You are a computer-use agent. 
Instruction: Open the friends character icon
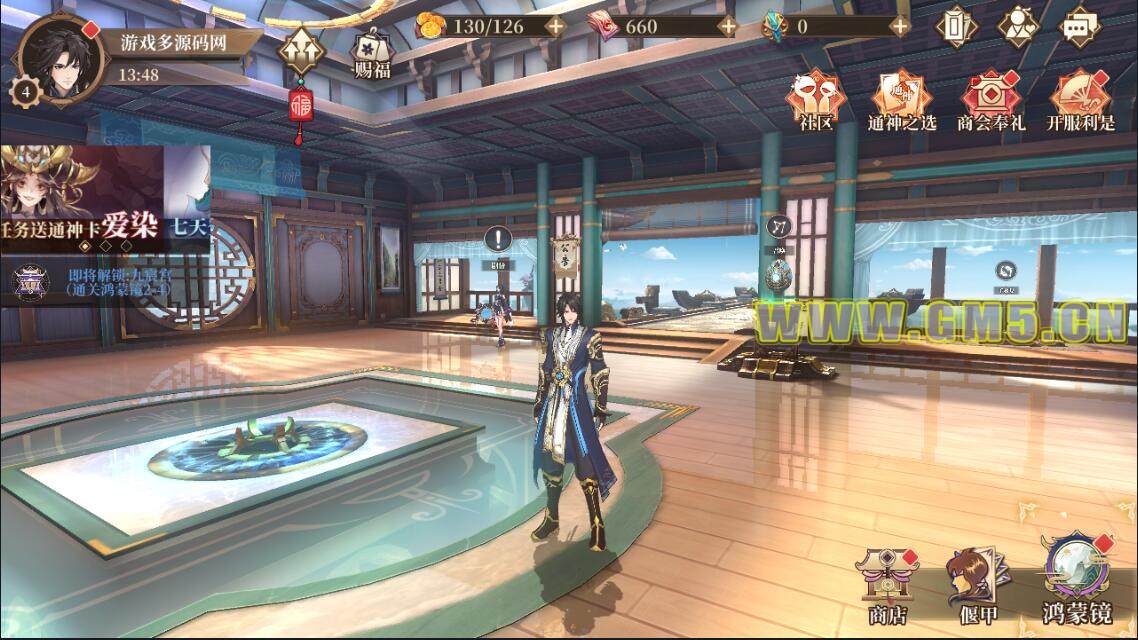click(1018, 26)
